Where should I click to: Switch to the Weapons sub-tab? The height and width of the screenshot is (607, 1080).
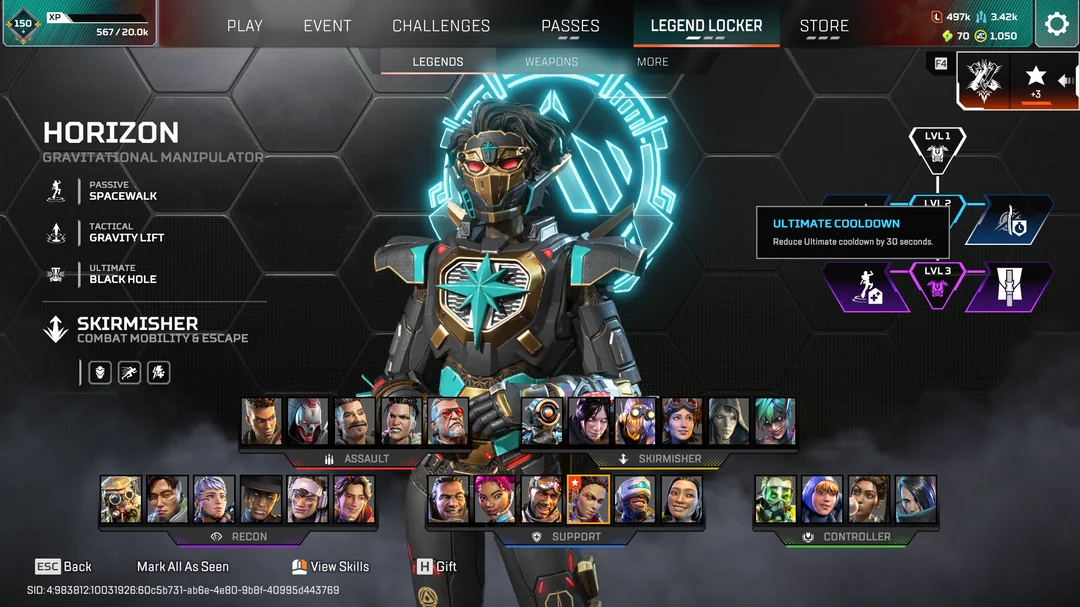(x=551, y=62)
